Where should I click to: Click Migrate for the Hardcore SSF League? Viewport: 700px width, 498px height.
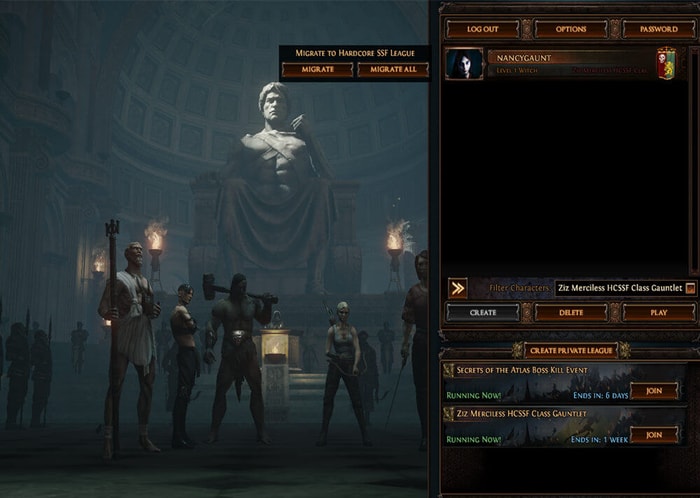(316, 69)
